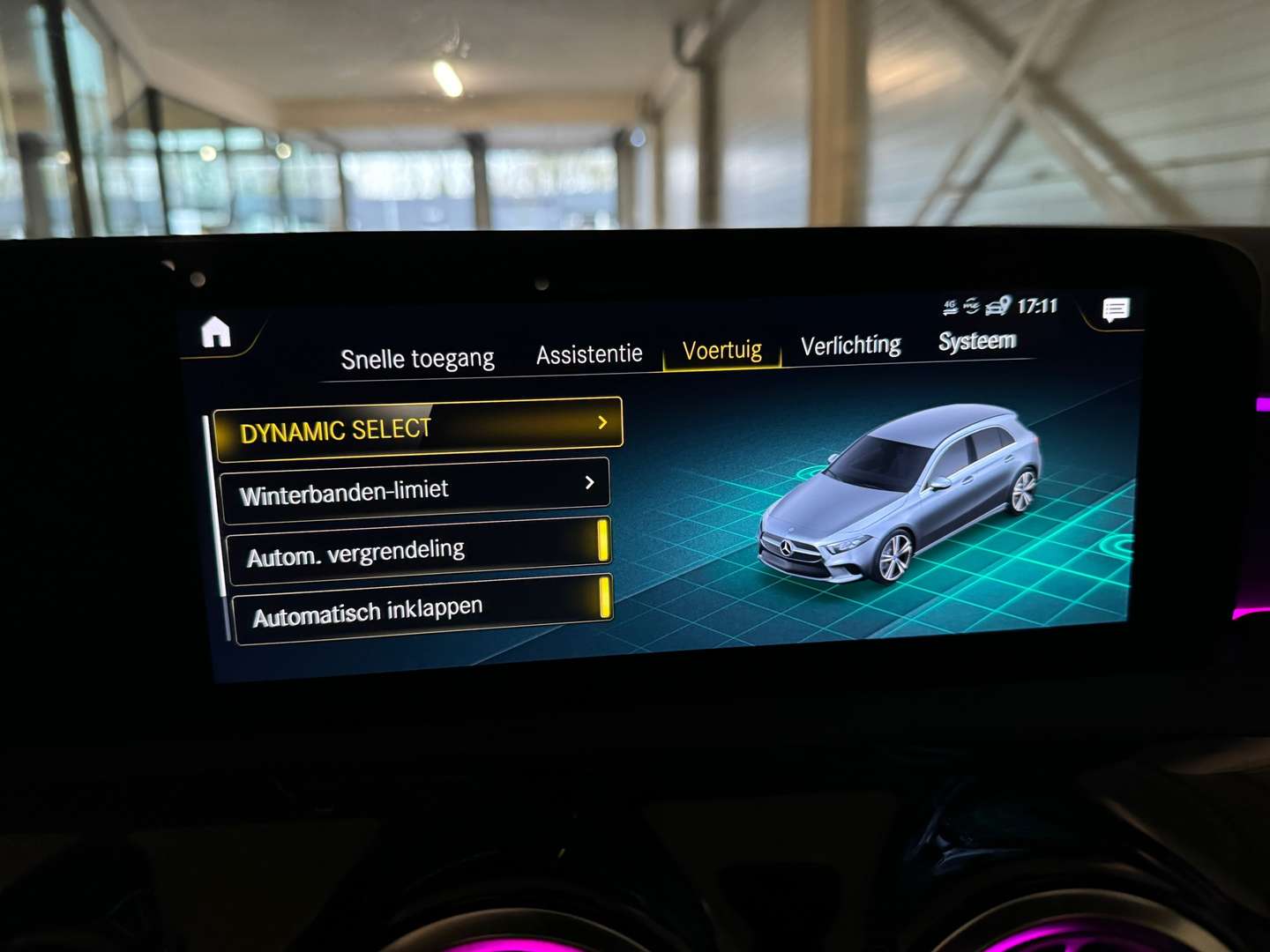
Task: Open Winterbanden-limiet via its arrow
Action: pyautogui.click(x=590, y=483)
